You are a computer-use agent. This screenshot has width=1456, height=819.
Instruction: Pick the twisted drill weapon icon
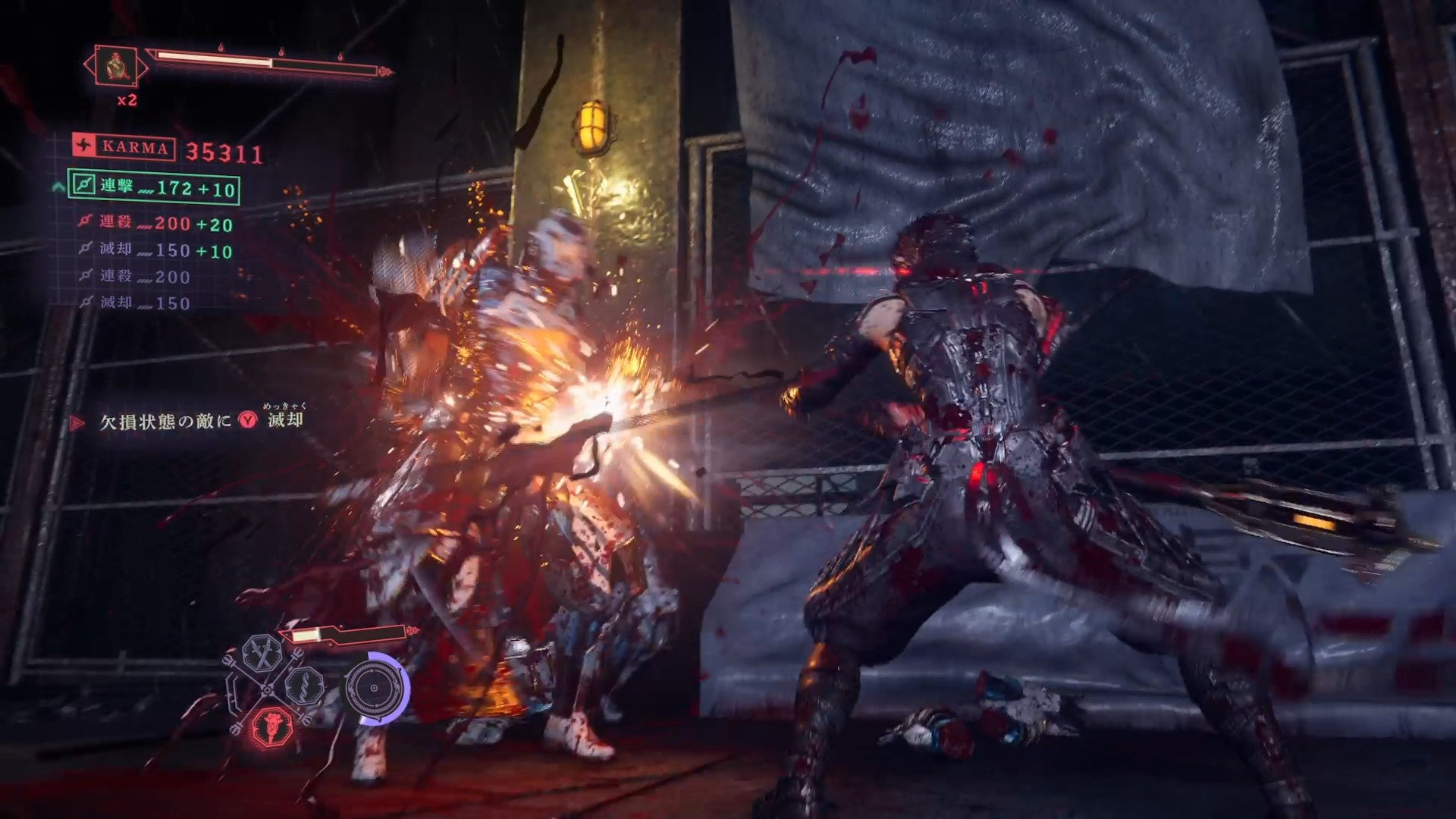click(305, 687)
